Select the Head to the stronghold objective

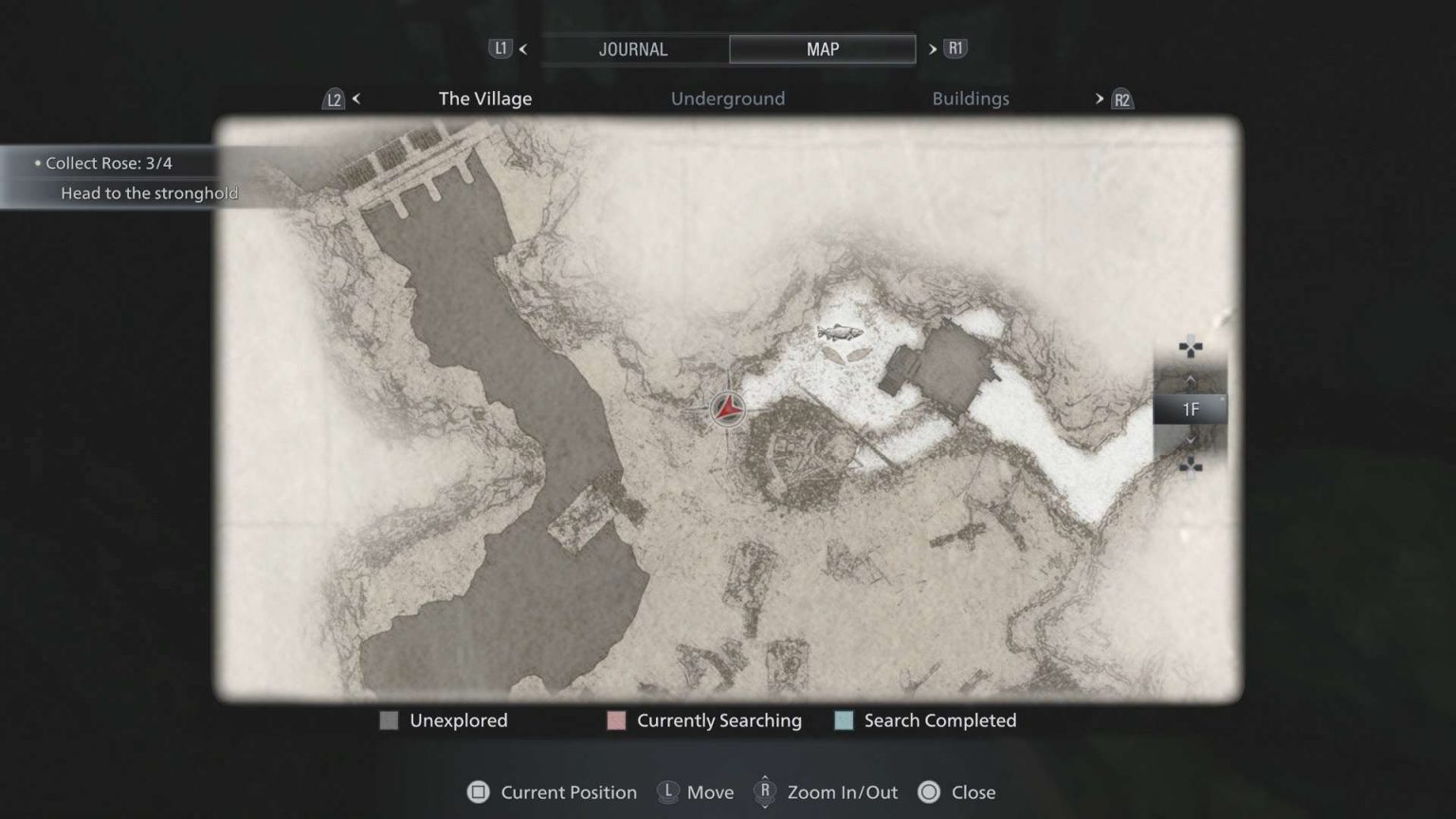point(150,192)
